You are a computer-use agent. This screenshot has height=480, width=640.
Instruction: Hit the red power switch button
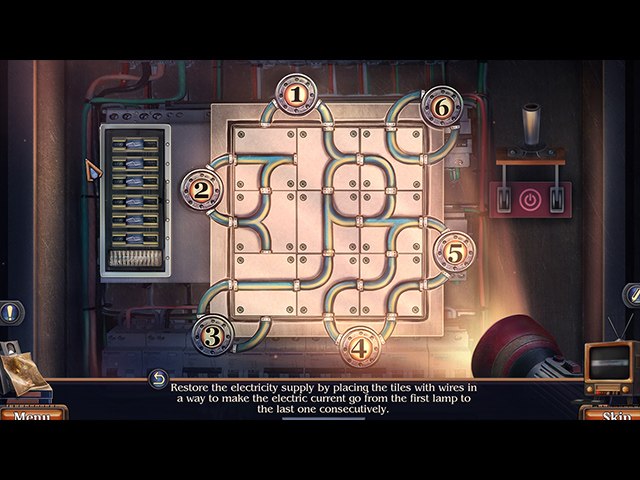click(x=530, y=199)
